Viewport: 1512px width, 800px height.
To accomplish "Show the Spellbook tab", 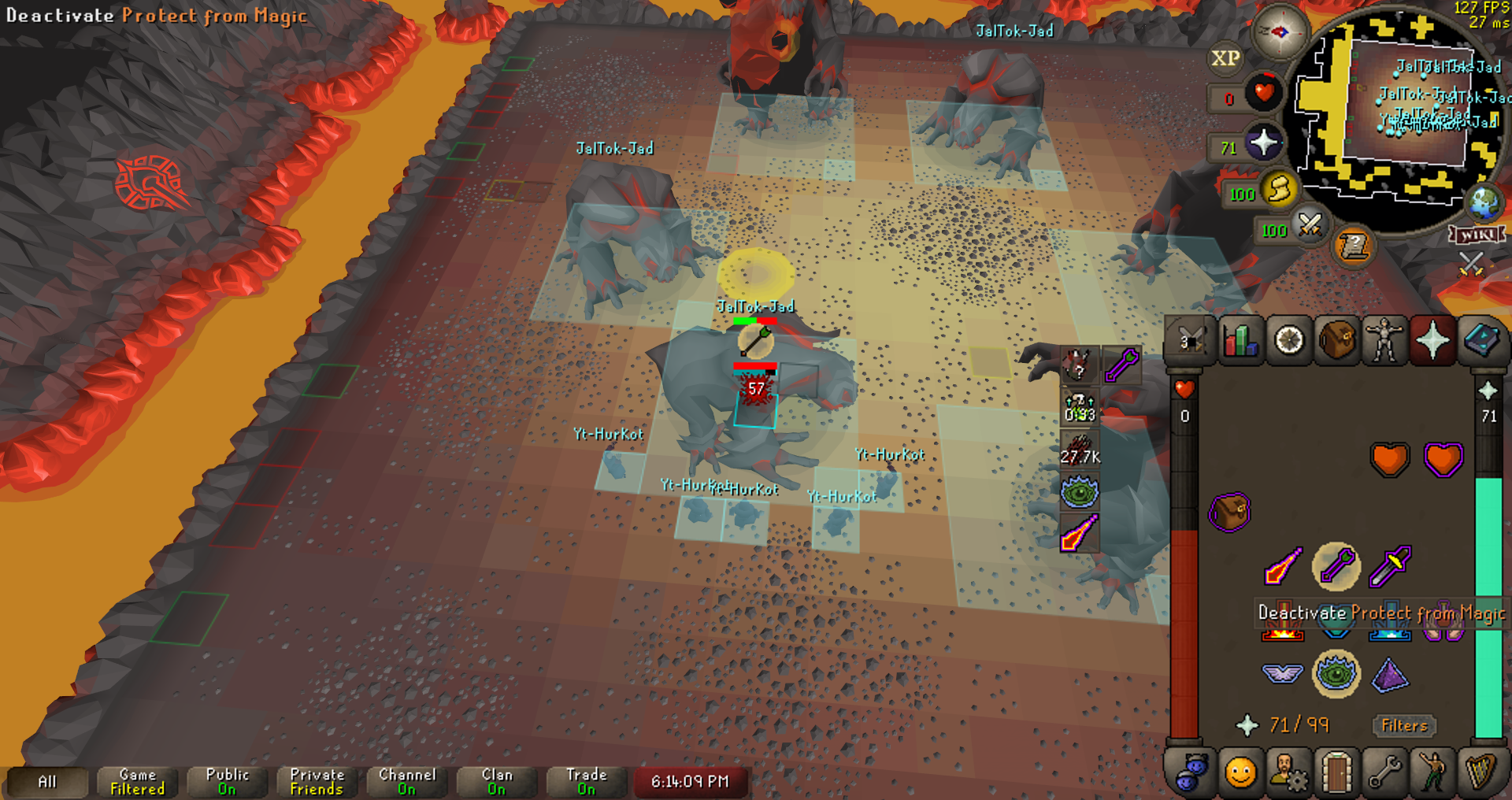I will [x=1480, y=342].
